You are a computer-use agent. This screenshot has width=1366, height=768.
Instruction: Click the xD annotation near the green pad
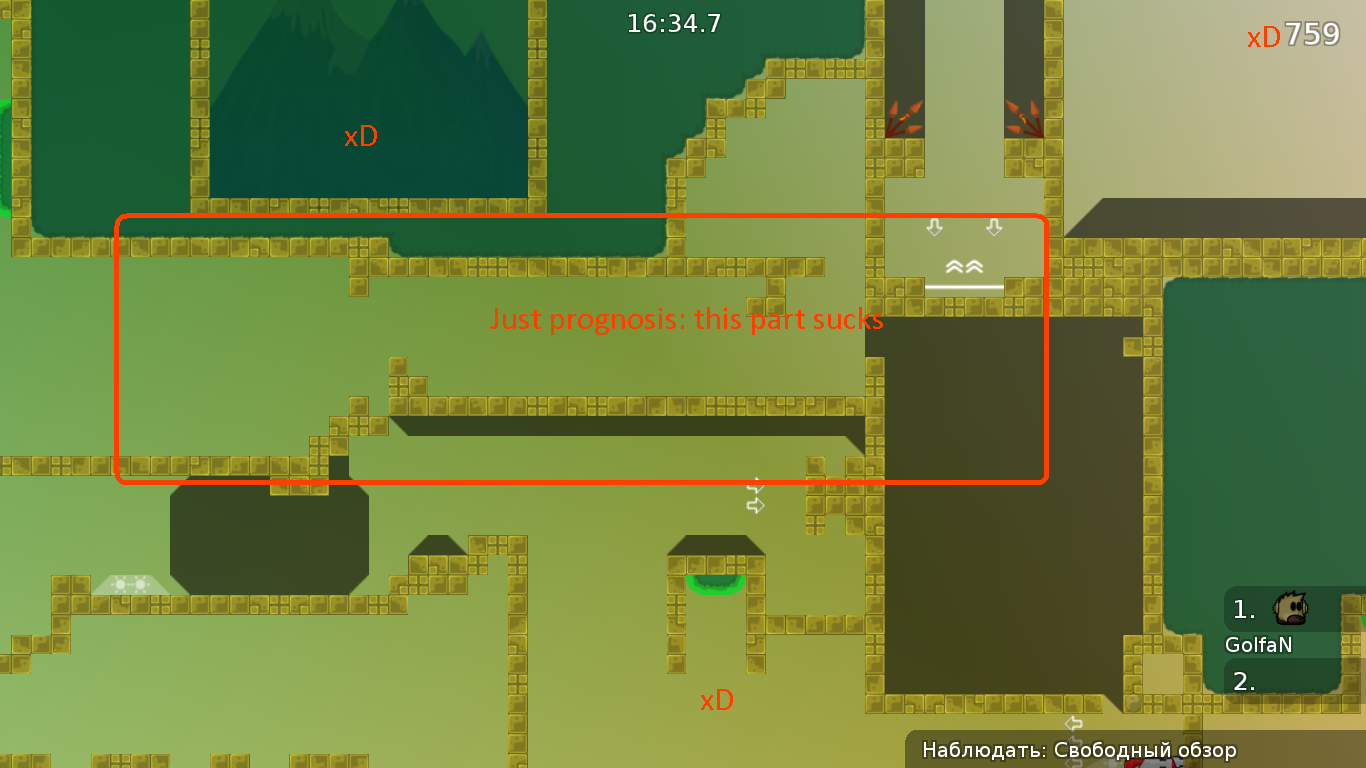[715, 700]
